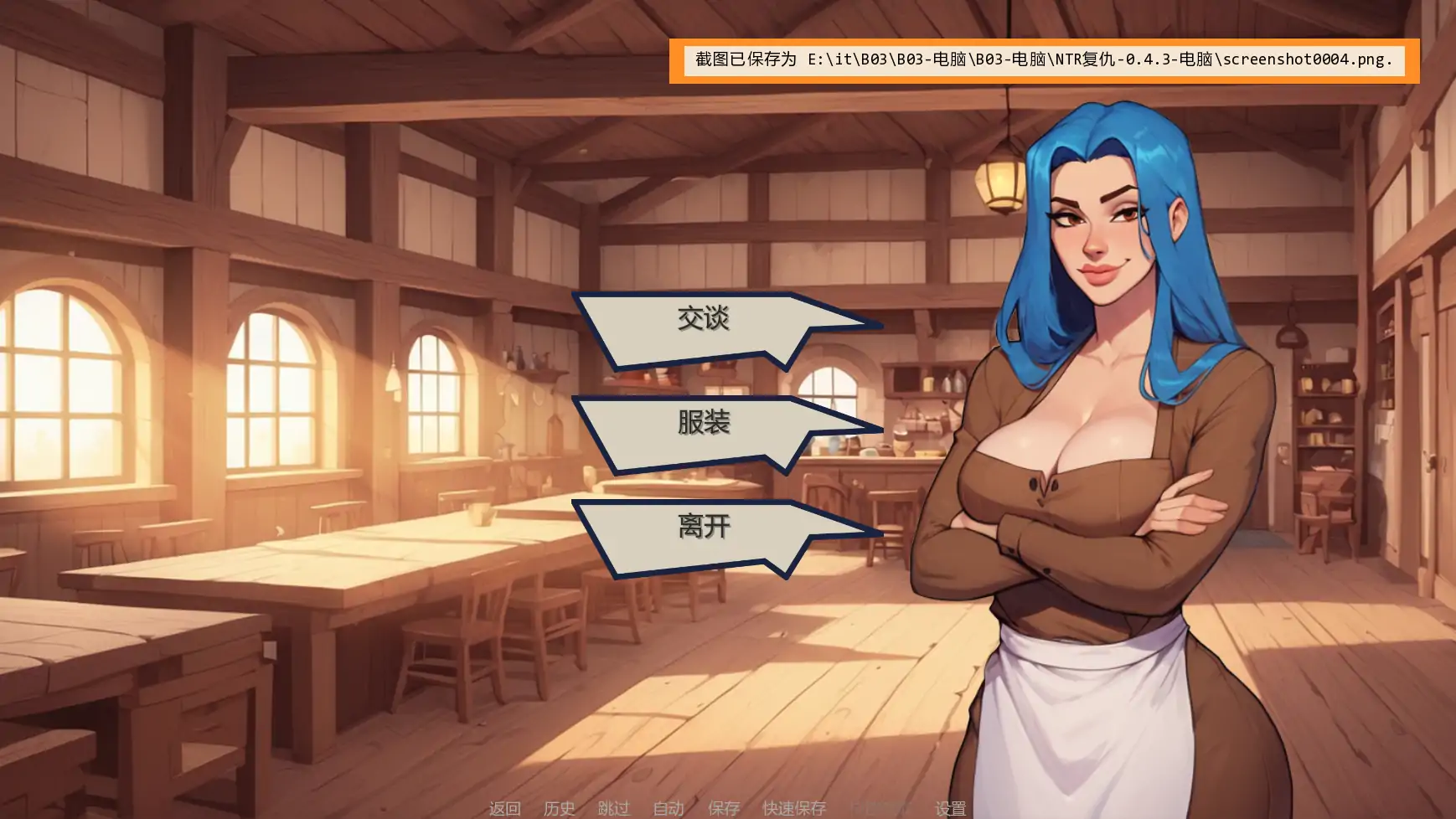This screenshot has width=1456, height=819.
Task: Pick the 离开 (leave) choice option
Action: pos(702,528)
